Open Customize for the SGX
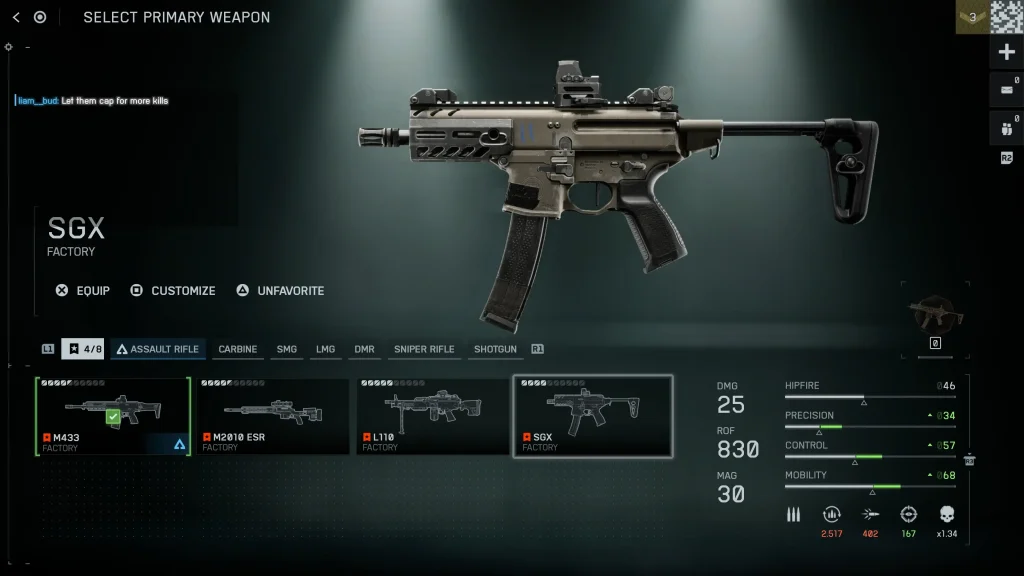The height and width of the screenshot is (576, 1024). [x=173, y=291]
